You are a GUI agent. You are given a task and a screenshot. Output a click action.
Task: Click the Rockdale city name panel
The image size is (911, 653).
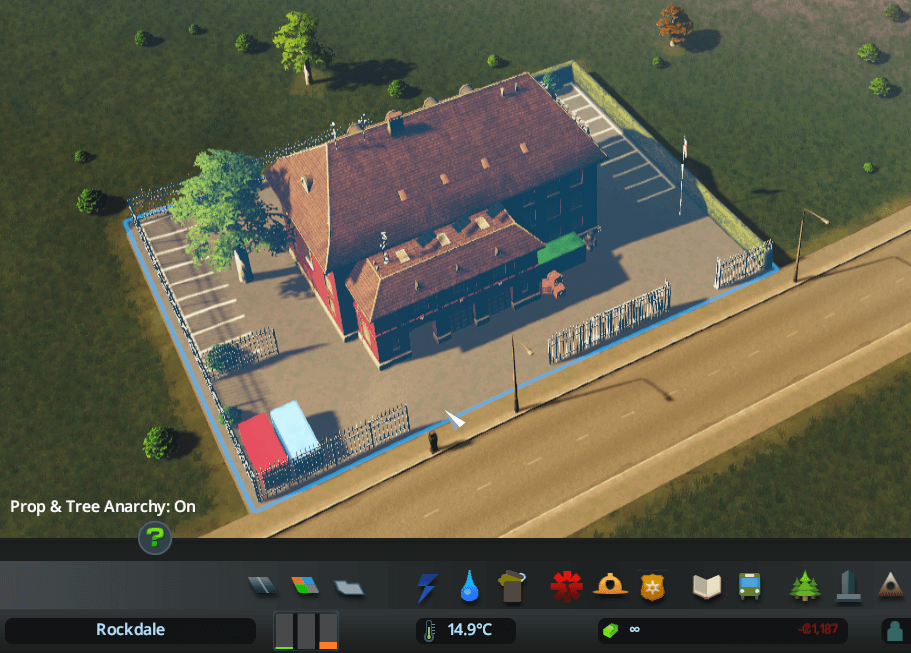130,630
